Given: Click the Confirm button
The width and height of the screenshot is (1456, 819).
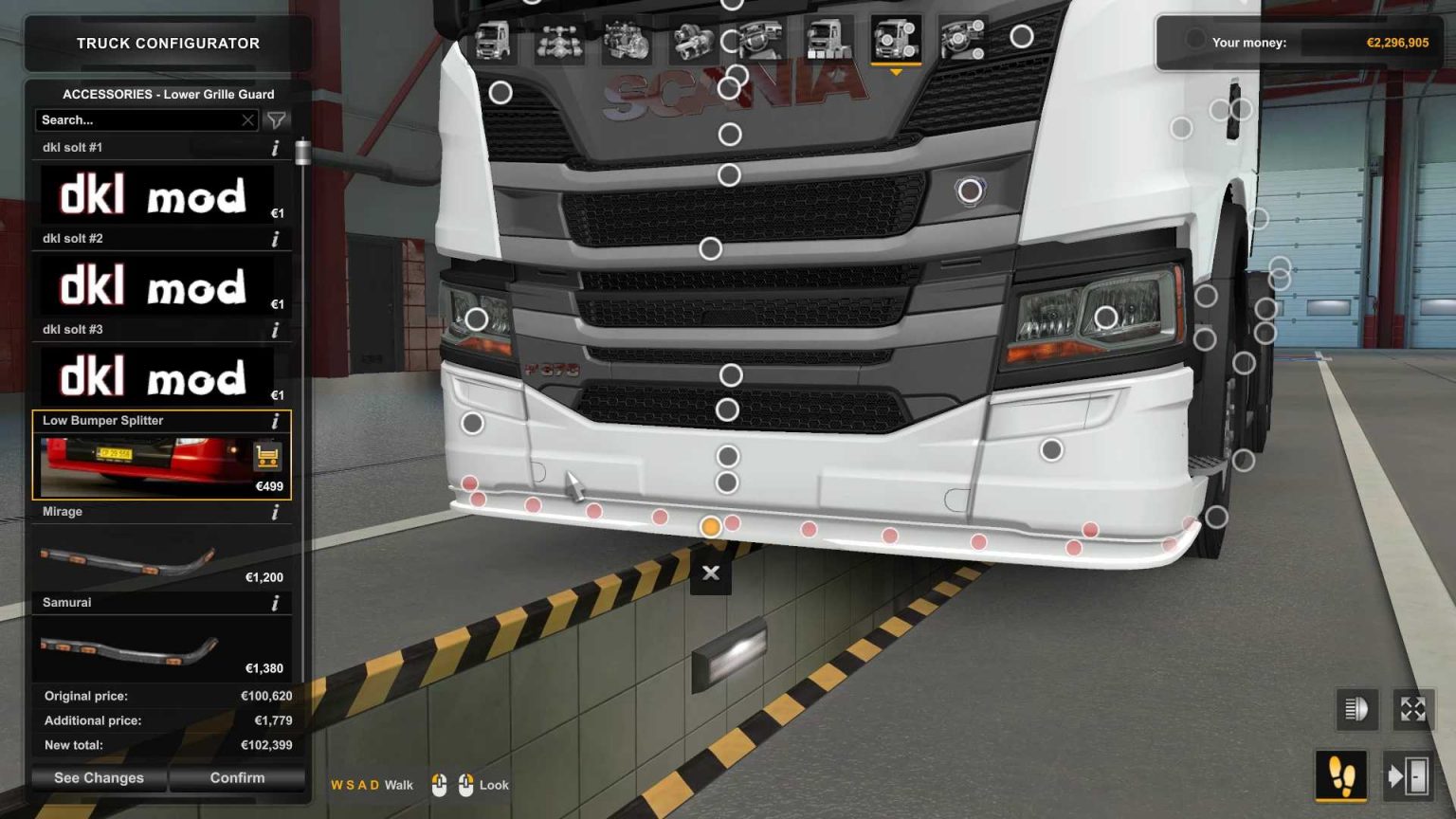Looking at the screenshot, I should (236, 777).
